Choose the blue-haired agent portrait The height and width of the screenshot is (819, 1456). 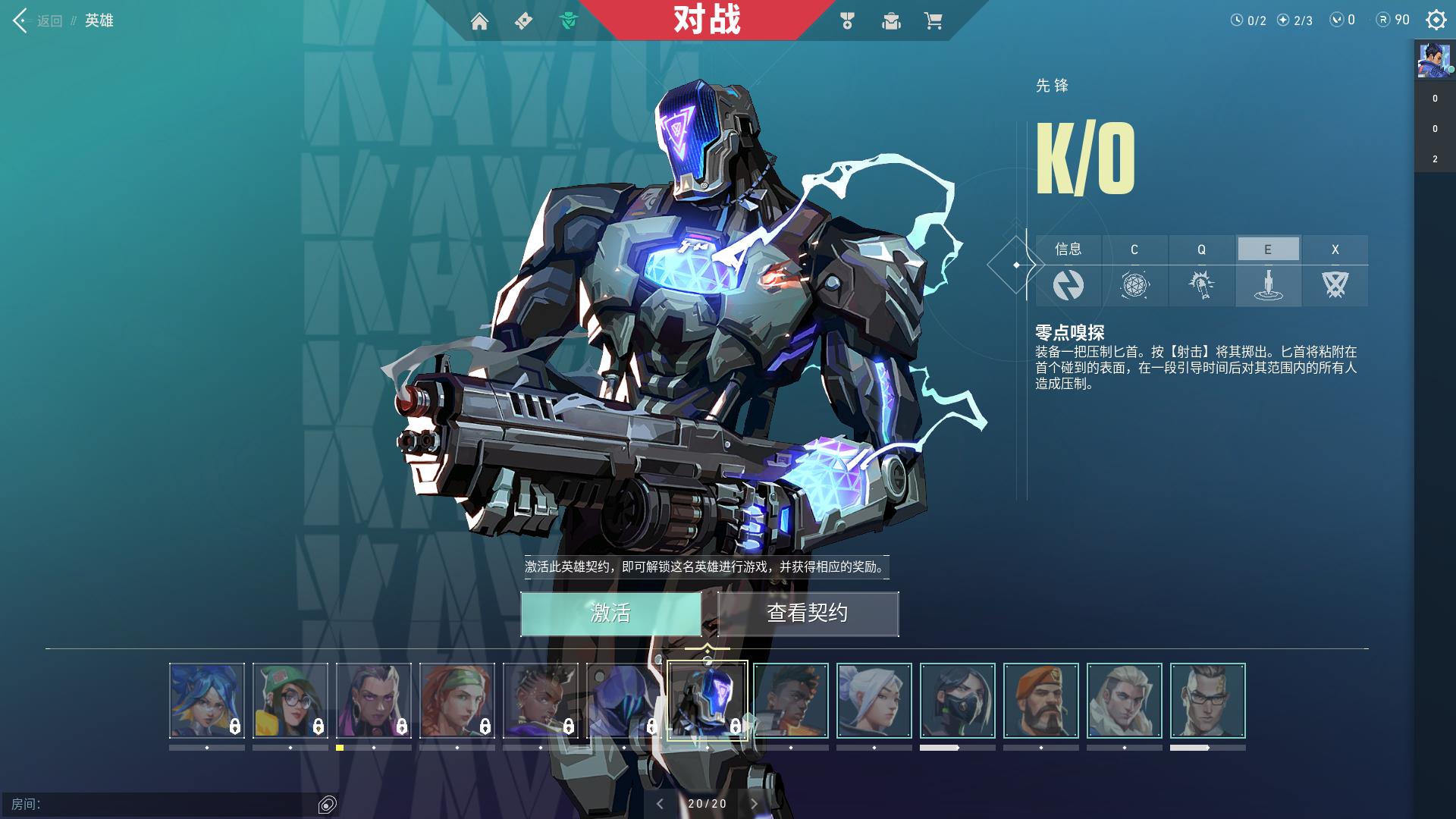207,701
